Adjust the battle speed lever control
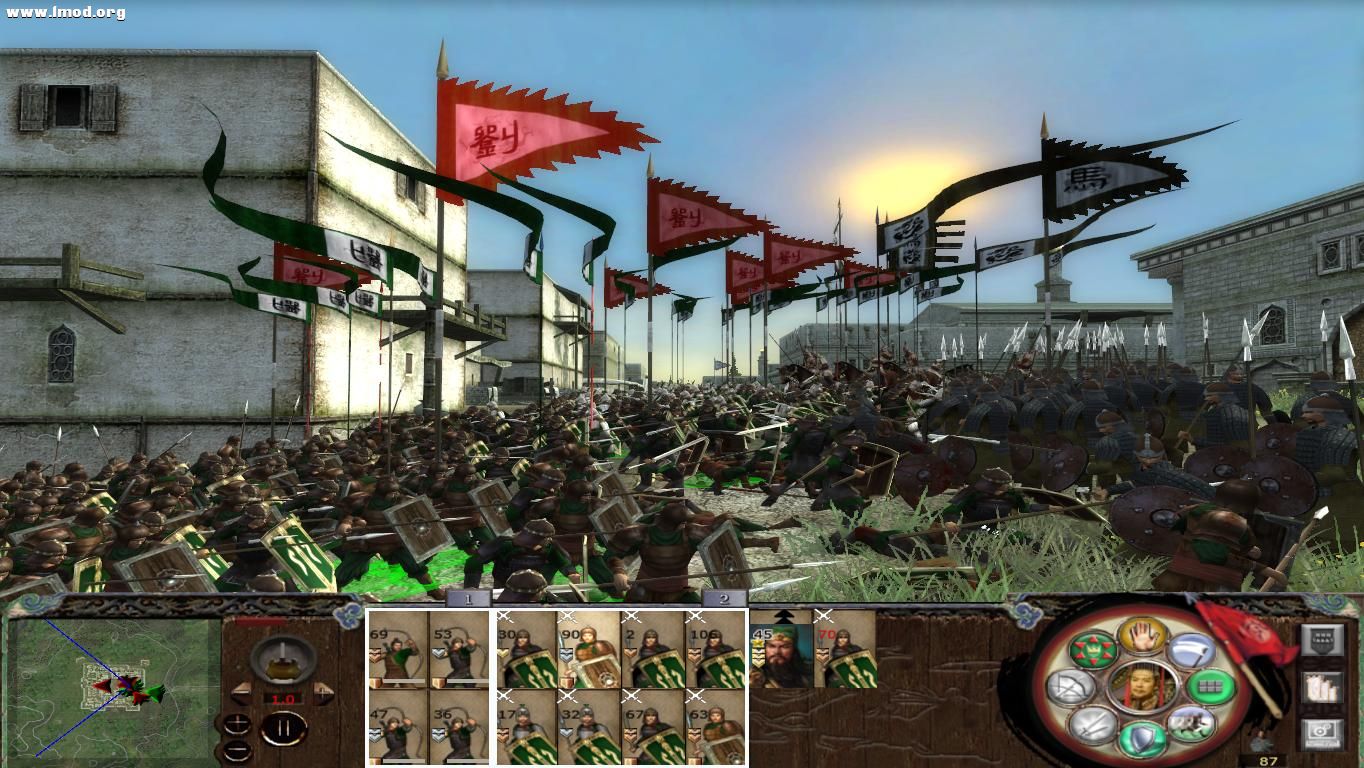This screenshot has height=768, width=1364. point(282,660)
